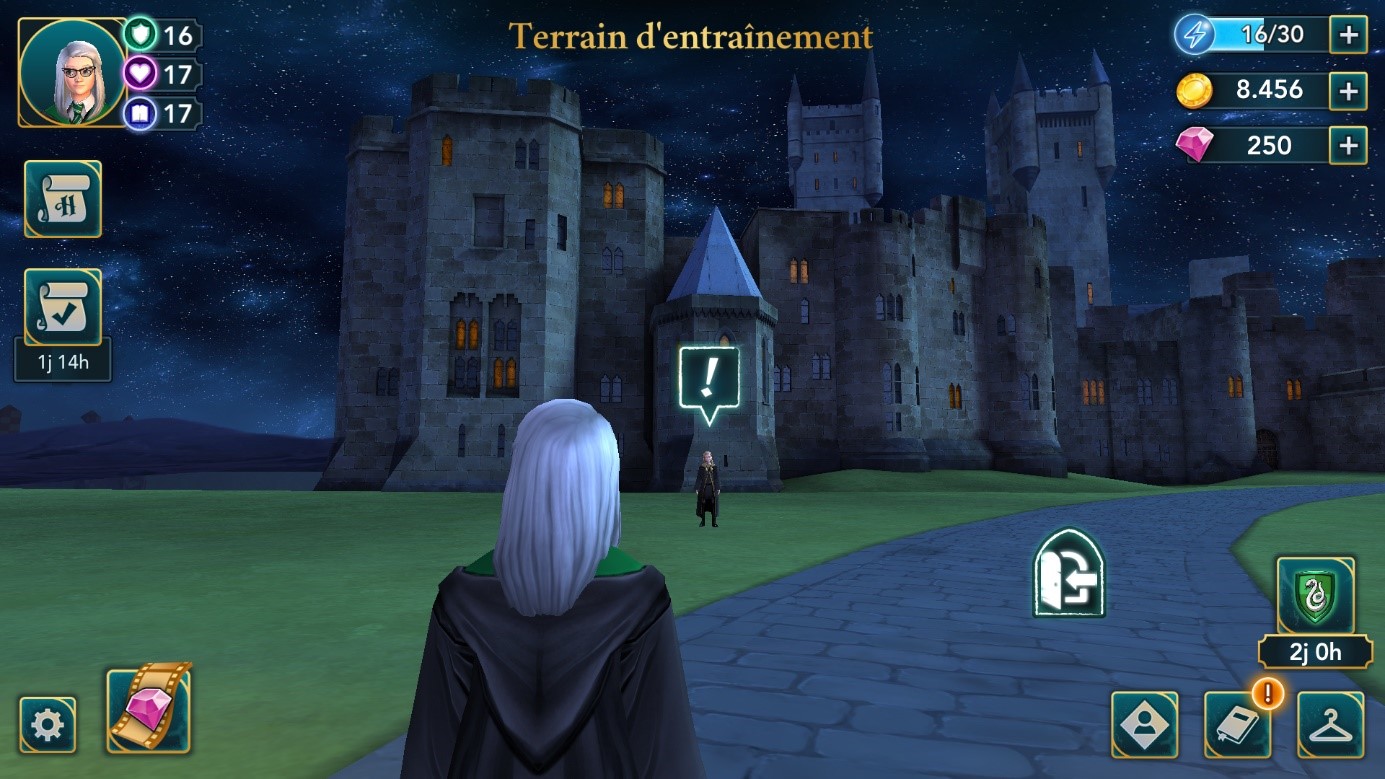1385x779 pixels.
Task: Buy more gold coins with plus button
Action: [x=1348, y=91]
